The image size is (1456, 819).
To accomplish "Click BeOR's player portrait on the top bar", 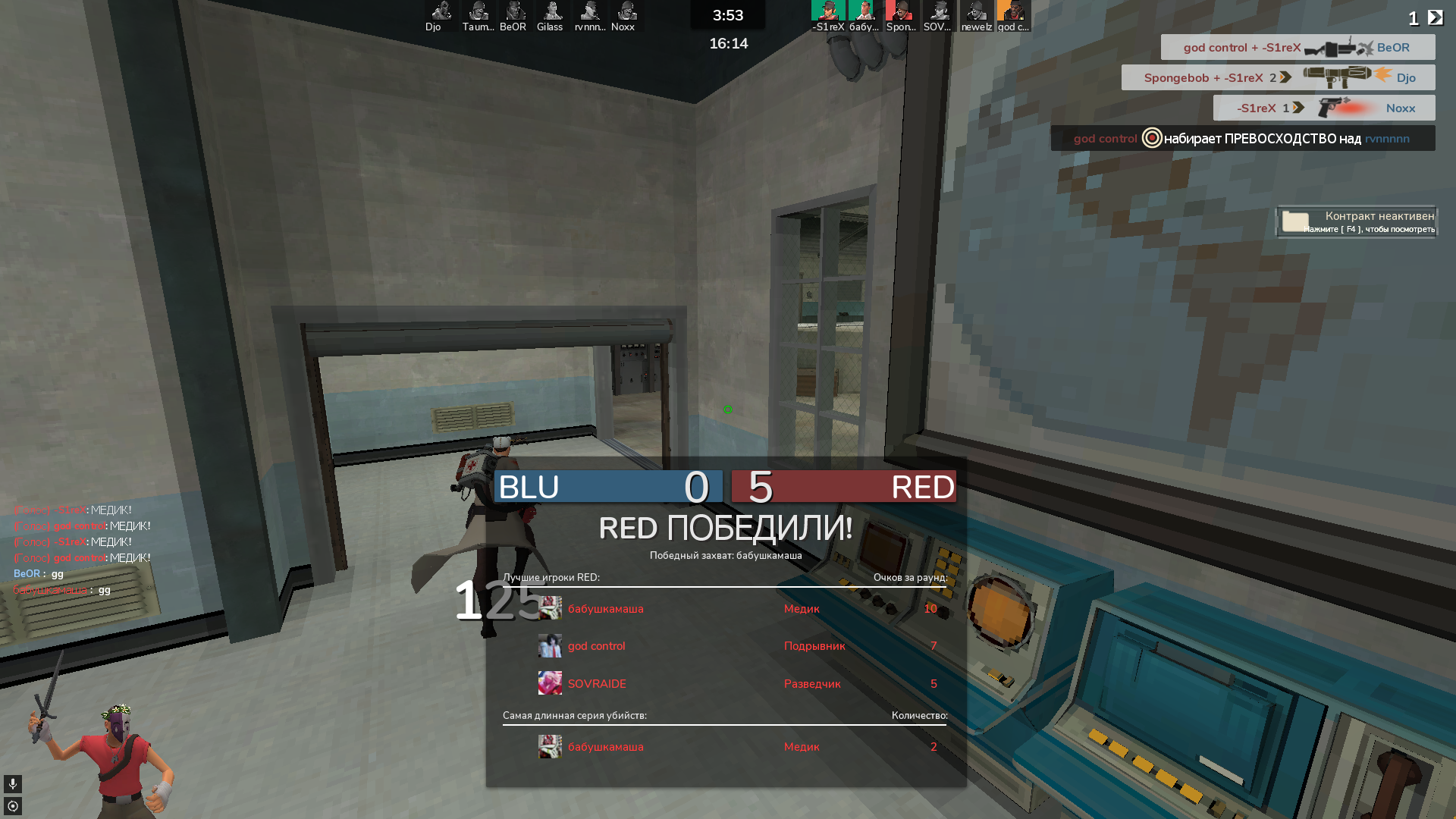I will click(x=514, y=11).
